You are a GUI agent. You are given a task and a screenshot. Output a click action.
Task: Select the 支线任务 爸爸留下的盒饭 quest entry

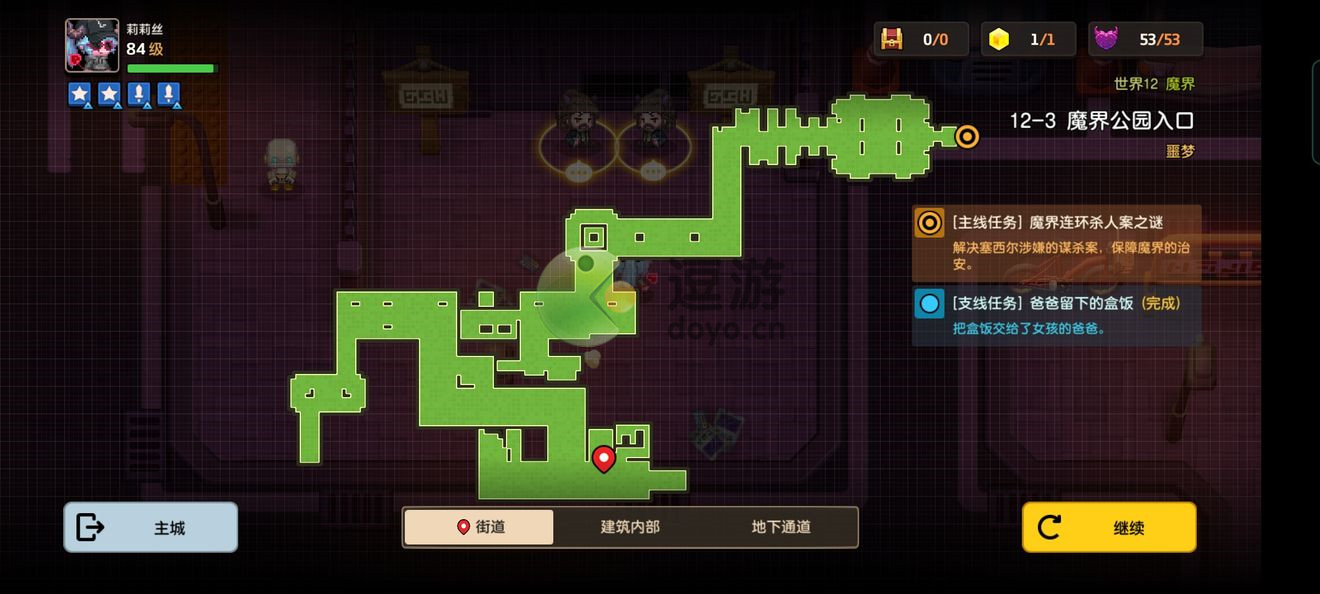point(1056,314)
